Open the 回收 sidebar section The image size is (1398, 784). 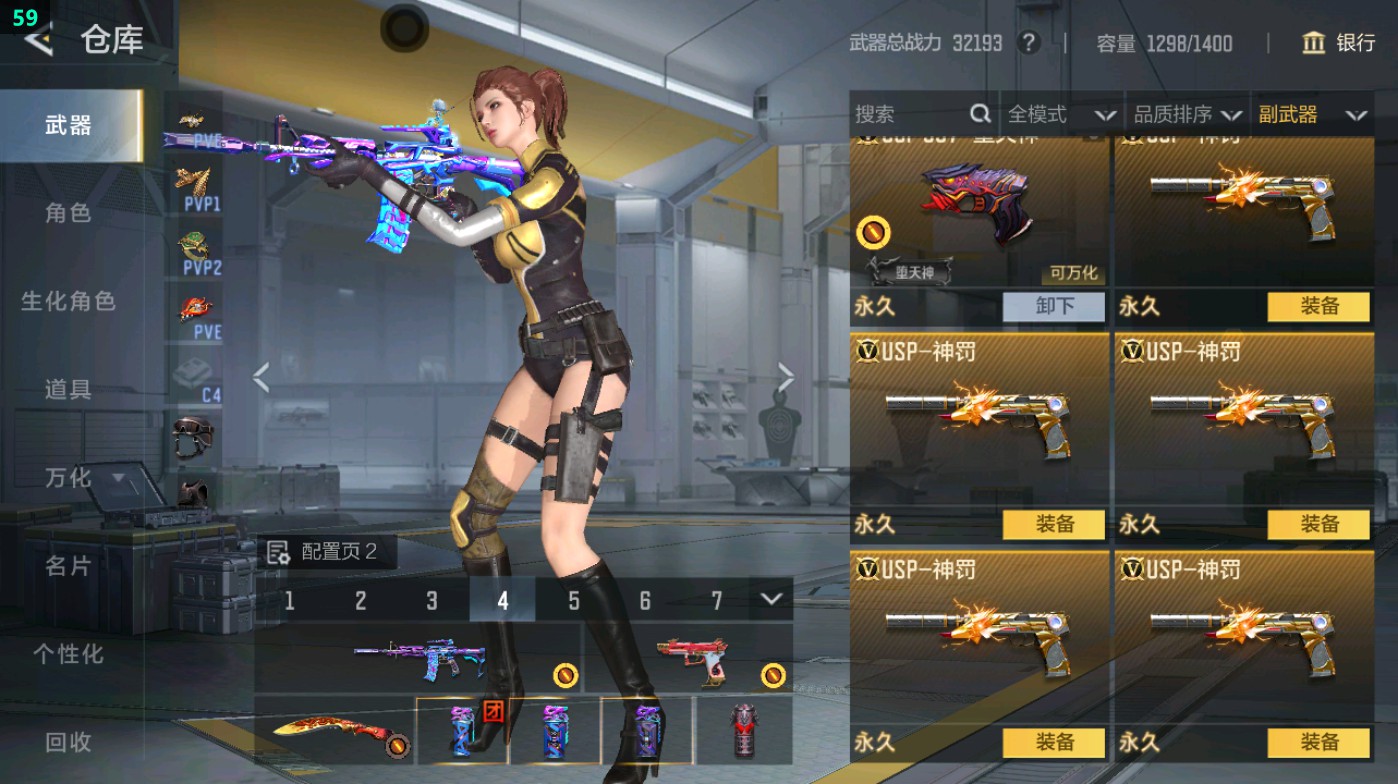[x=70, y=742]
